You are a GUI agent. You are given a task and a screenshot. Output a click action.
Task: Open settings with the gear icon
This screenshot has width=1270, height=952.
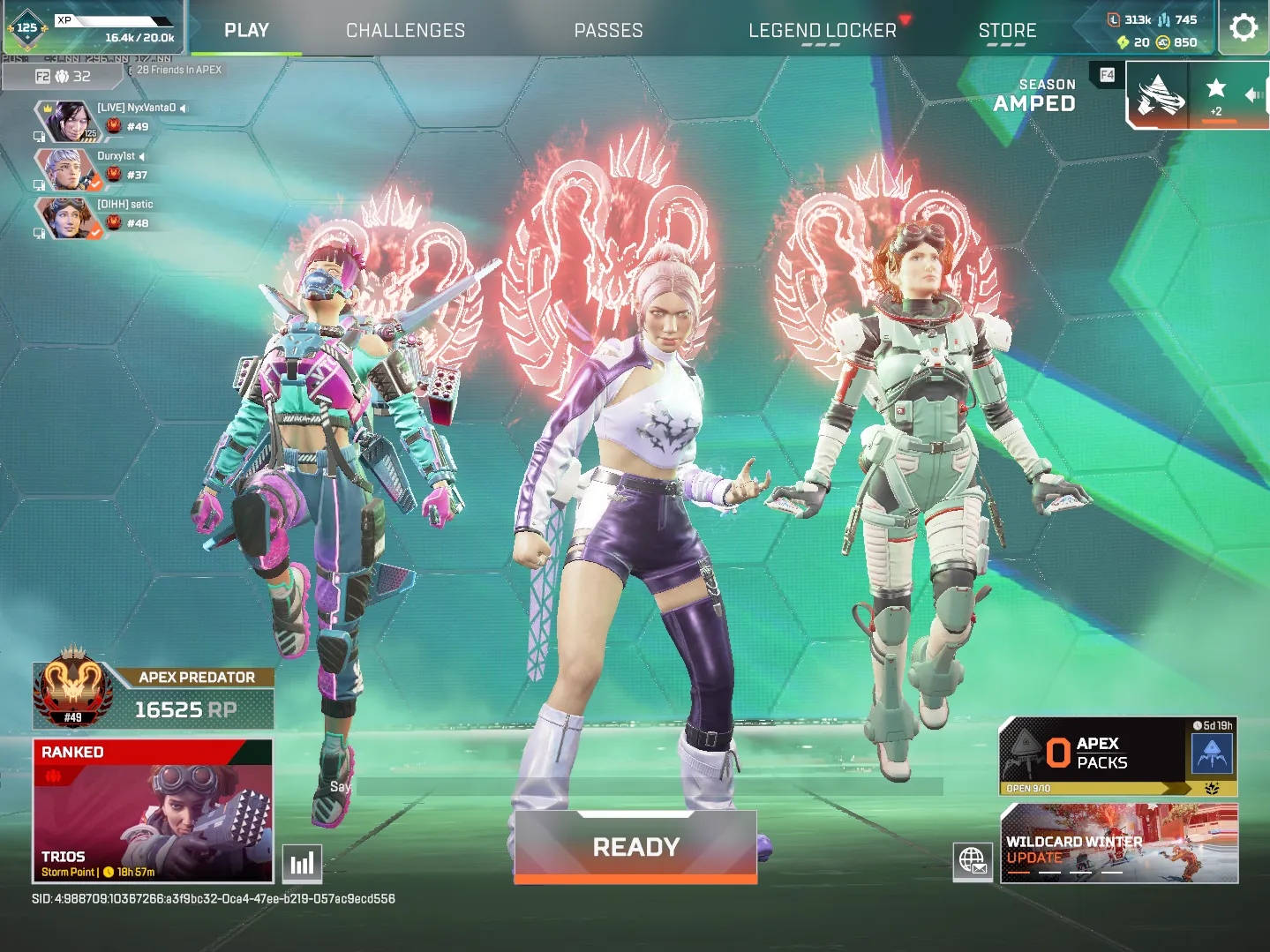tap(1244, 27)
